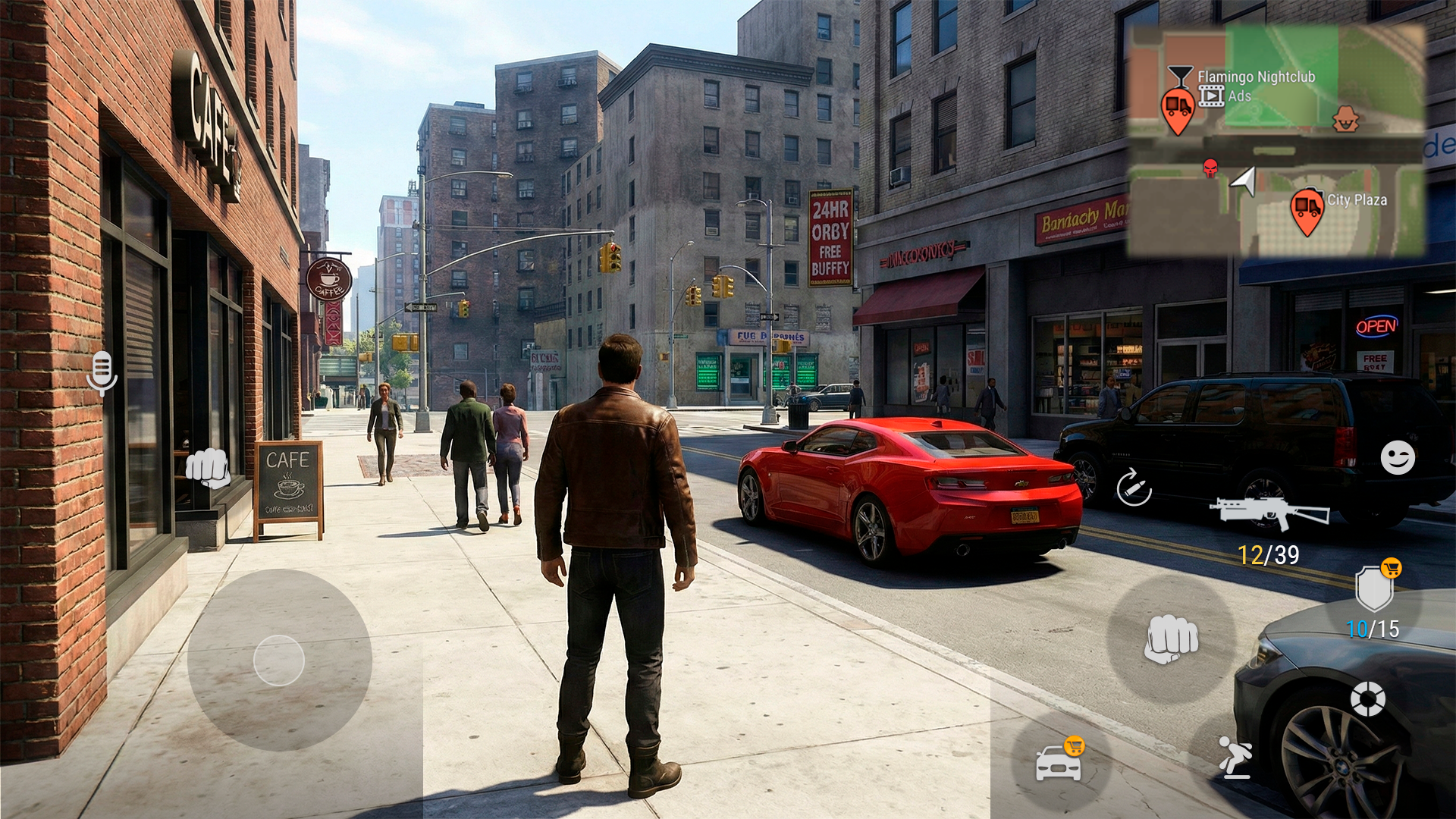Toggle the voice chat microphone

[102, 373]
